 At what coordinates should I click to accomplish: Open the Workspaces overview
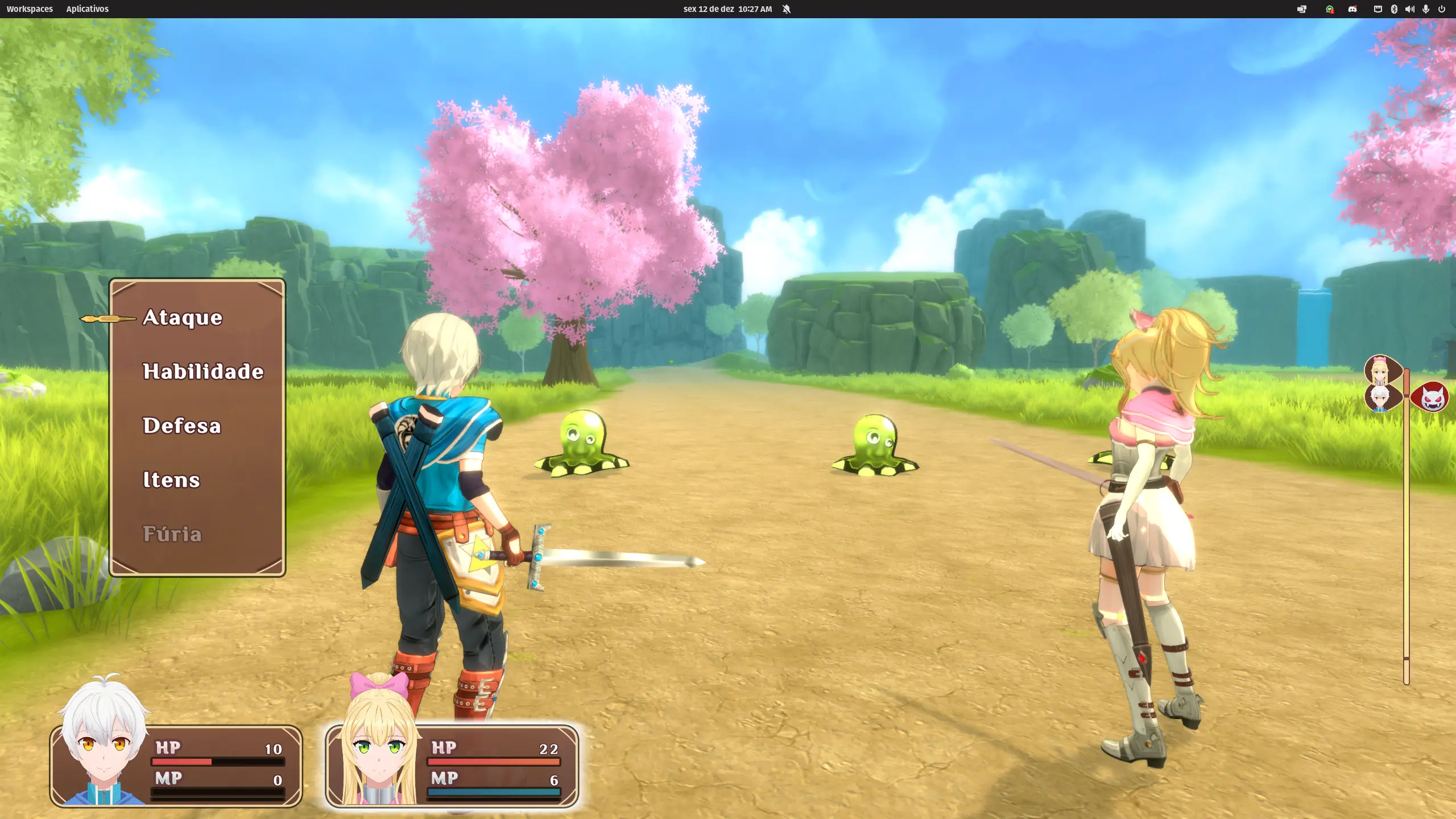[30, 9]
